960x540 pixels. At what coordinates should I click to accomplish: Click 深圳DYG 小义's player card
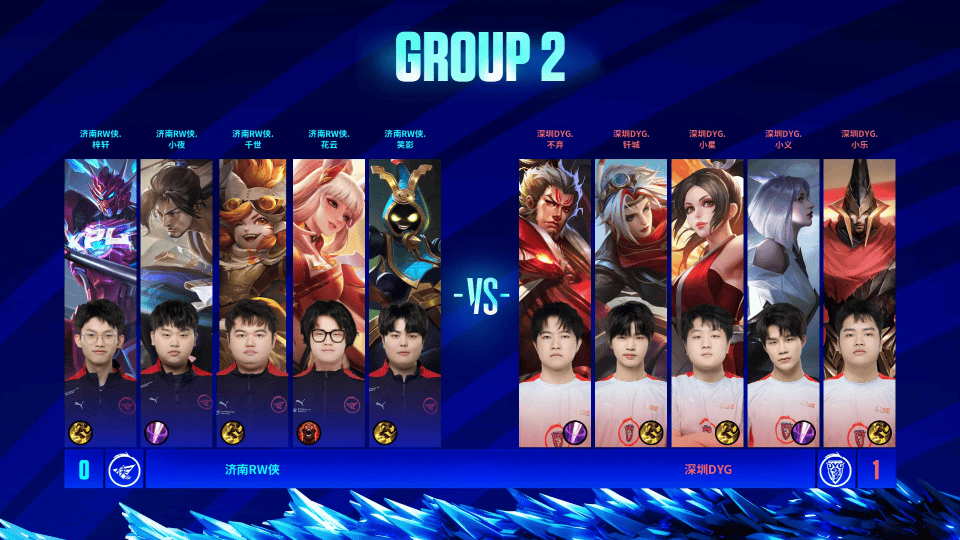click(x=783, y=300)
